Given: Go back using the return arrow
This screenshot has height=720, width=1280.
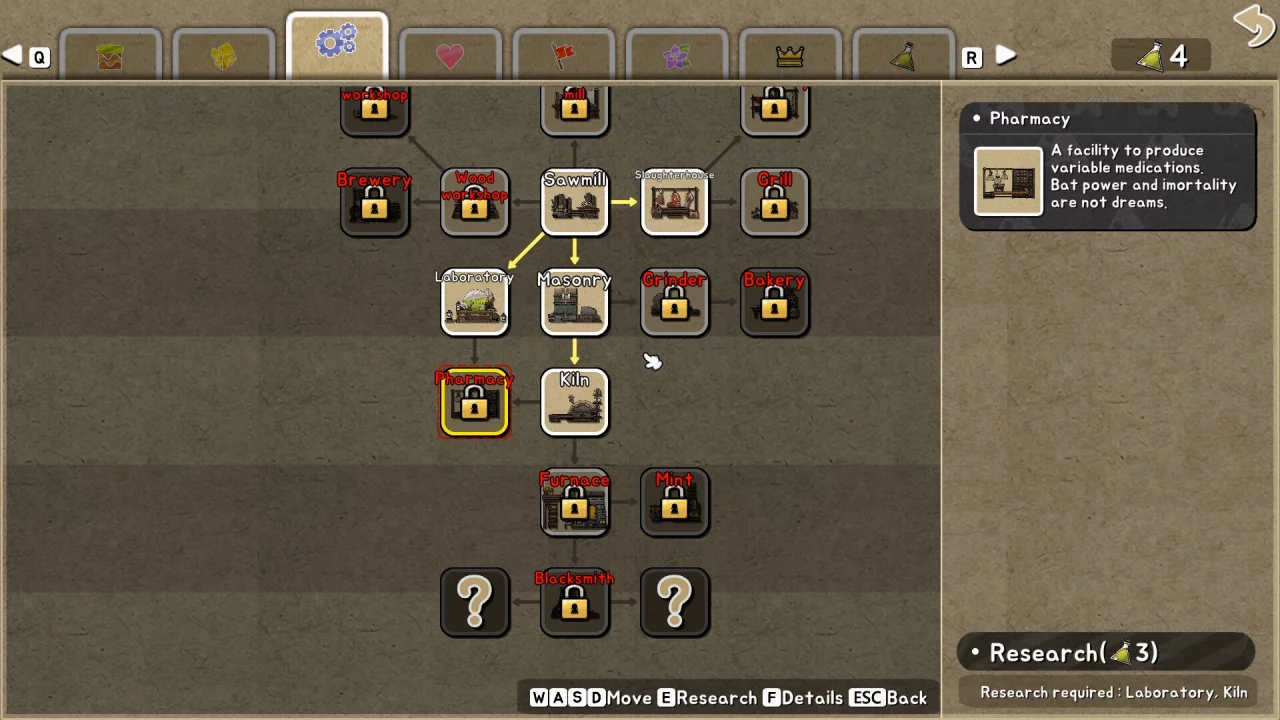Looking at the screenshot, I should (x=1253, y=25).
